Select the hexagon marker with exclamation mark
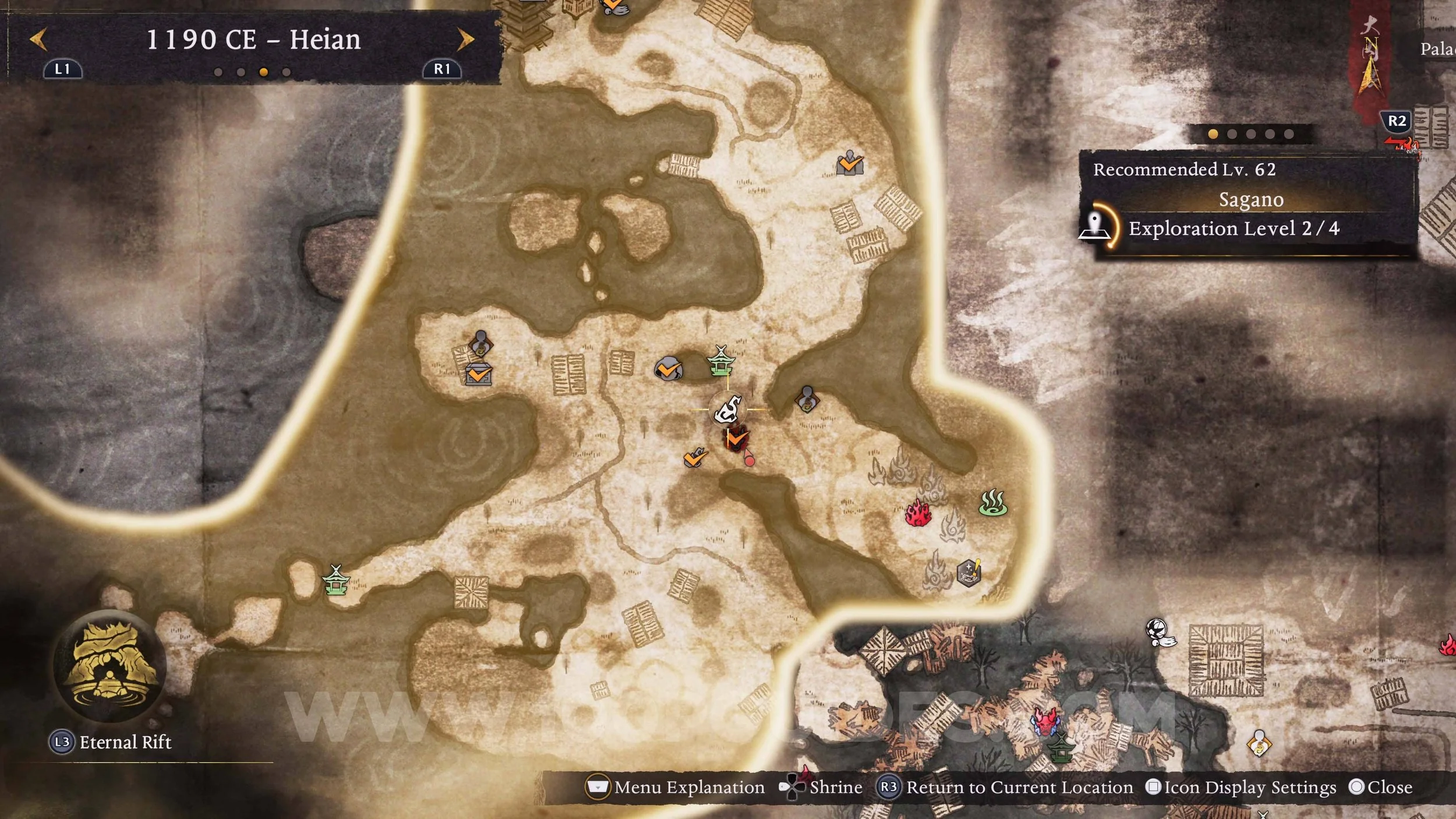Screen dimensions: 1456x819 pyautogui.click(x=969, y=572)
